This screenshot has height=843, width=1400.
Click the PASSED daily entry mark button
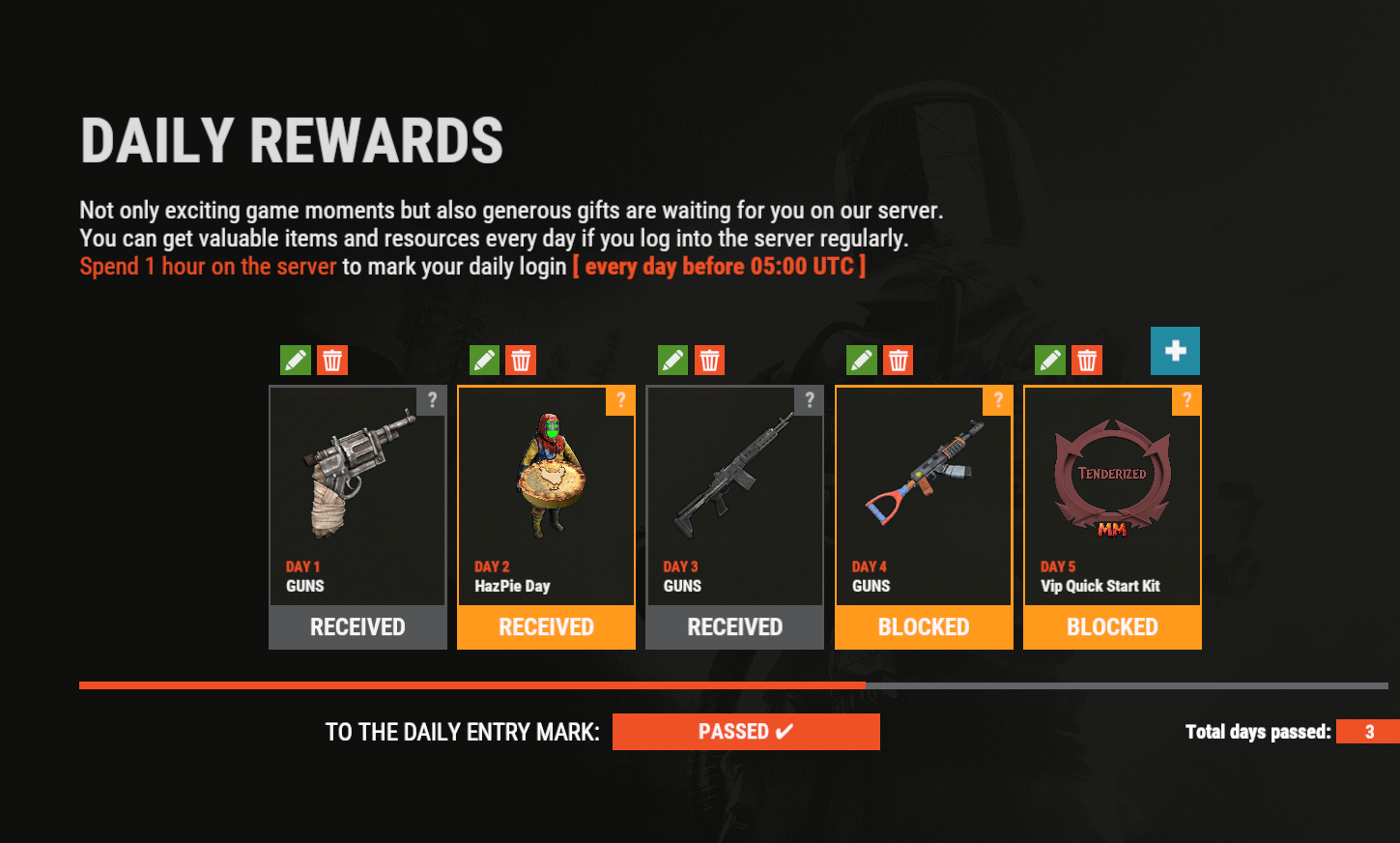point(746,732)
